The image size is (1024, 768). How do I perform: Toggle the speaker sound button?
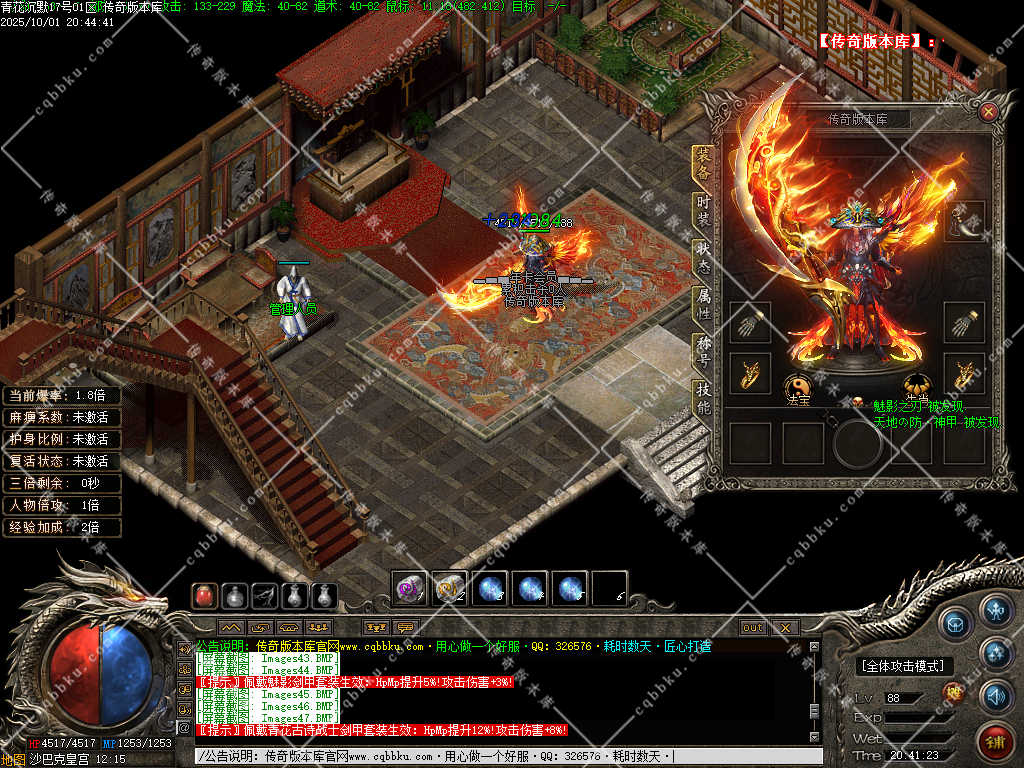[995, 696]
